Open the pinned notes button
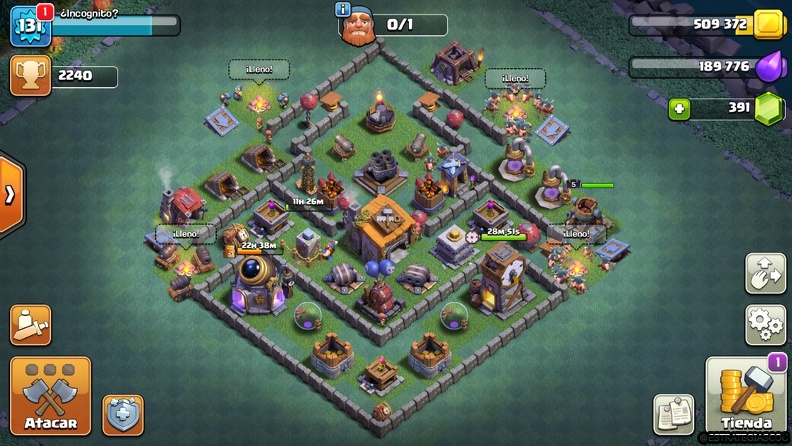The image size is (792, 446). click(674, 414)
